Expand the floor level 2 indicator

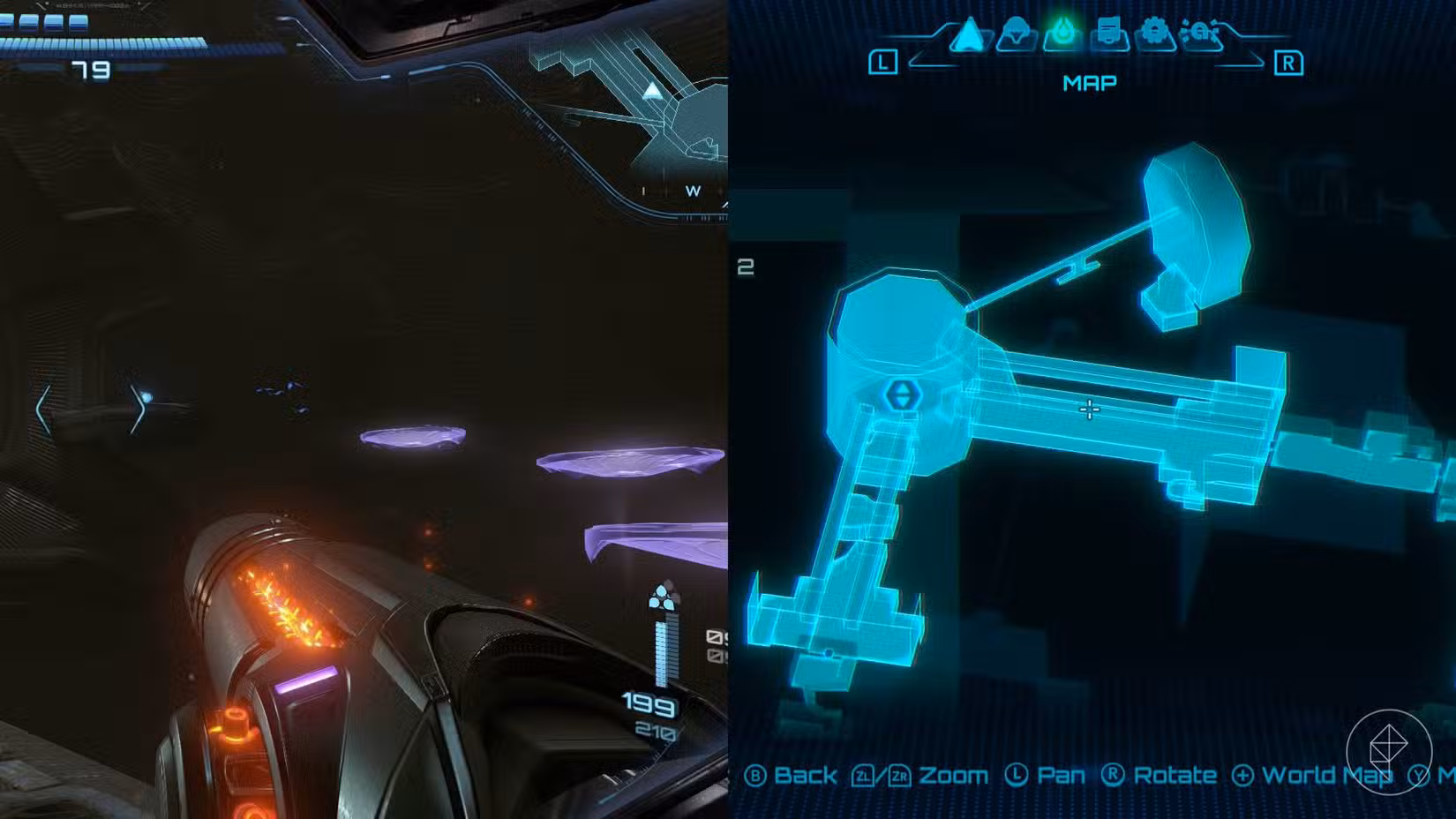[x=747, y=265]
